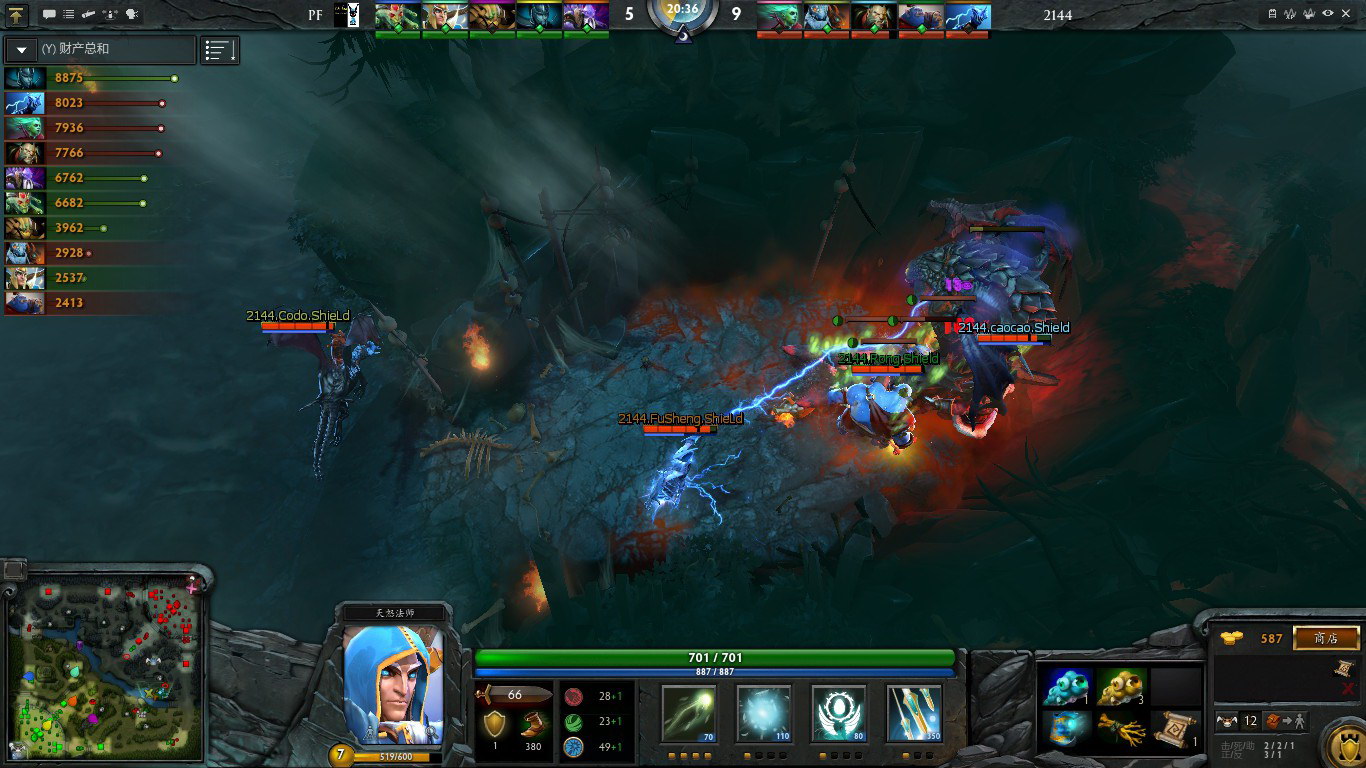Image resolution: width=1366 pixels, height=768 pixels.
Task: Use the Town Portal Scroll item
Action: (1175, 728)
